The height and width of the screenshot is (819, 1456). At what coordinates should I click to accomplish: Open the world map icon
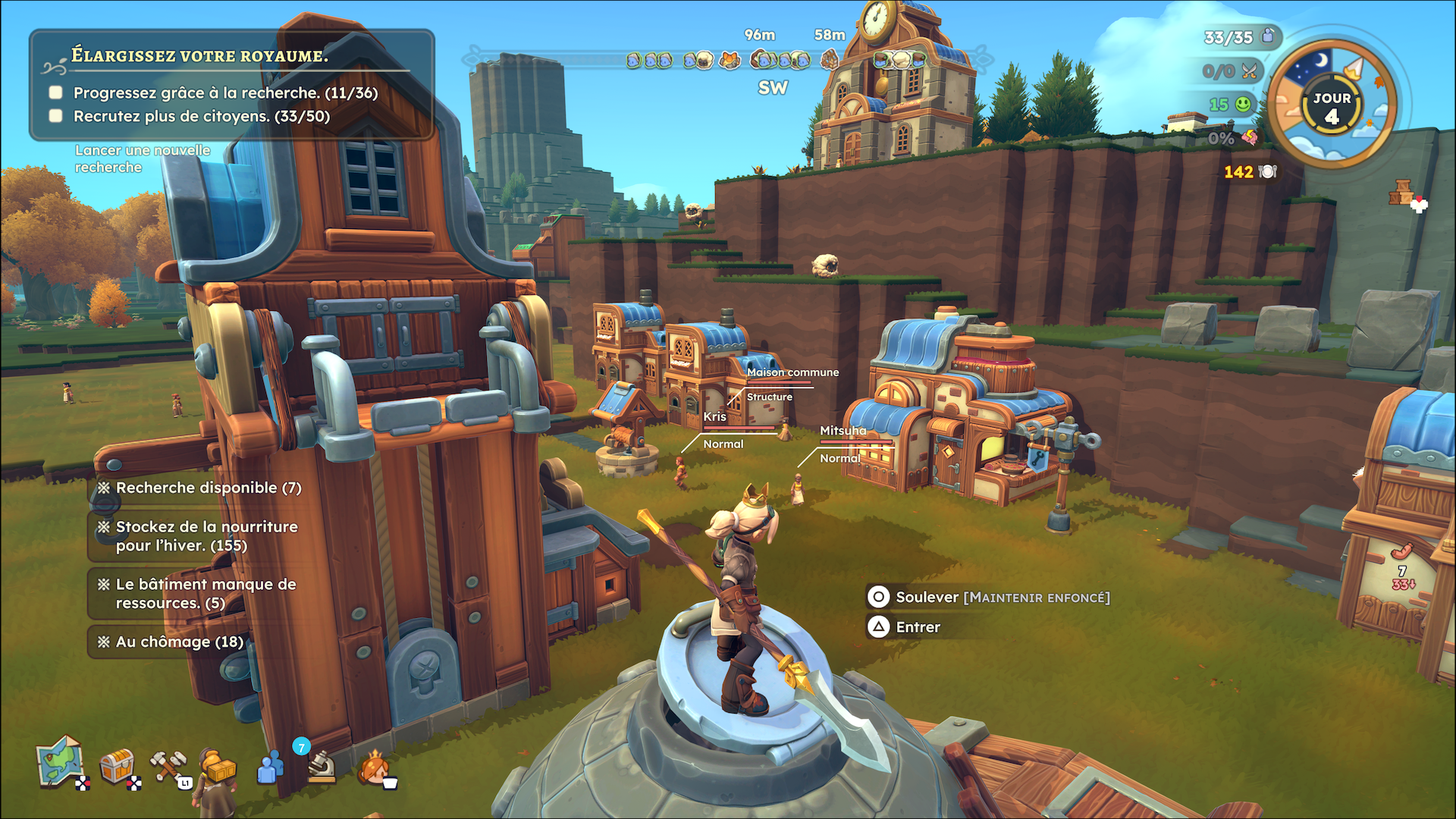(61, 762)
